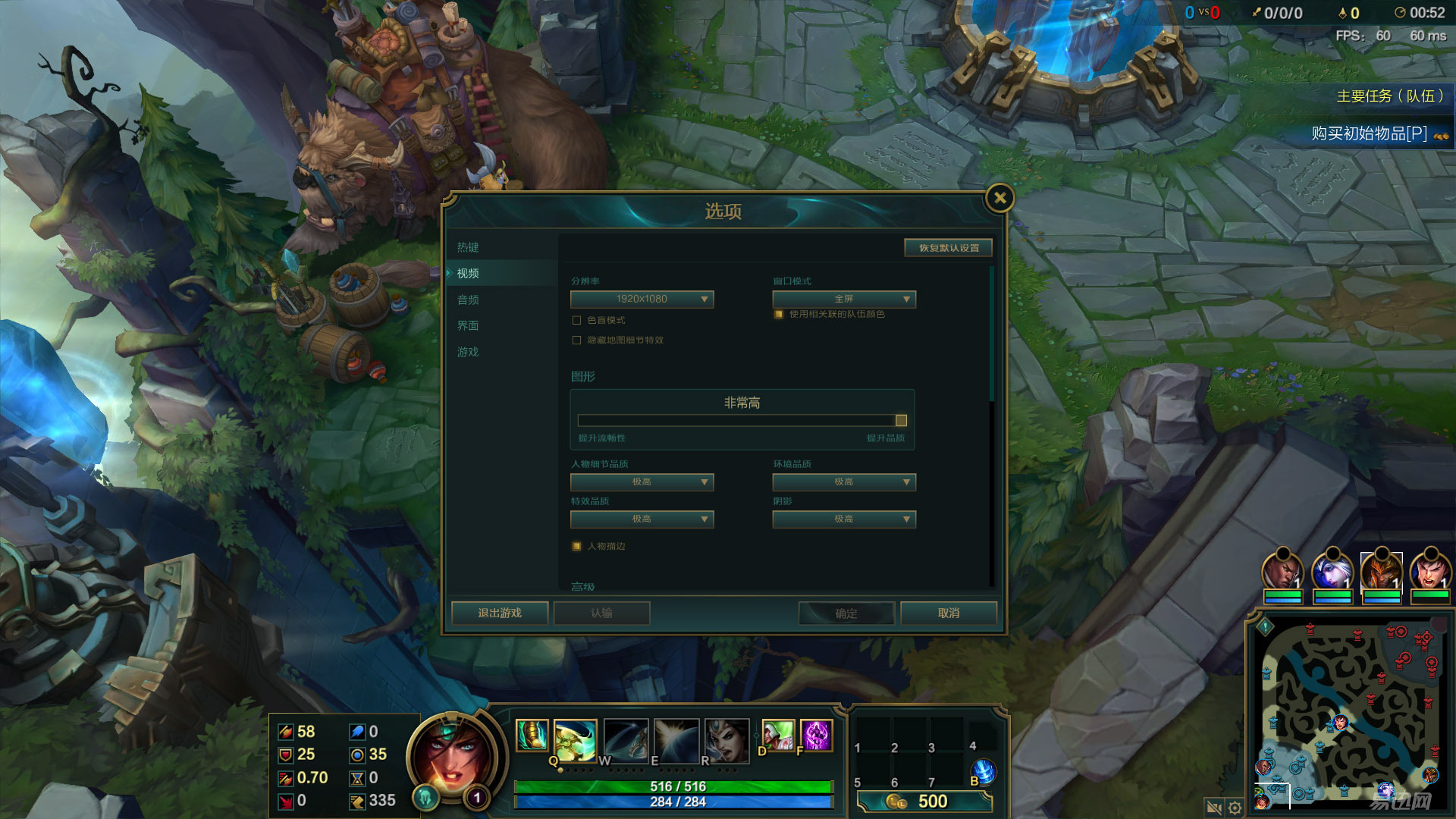The width and height of the screenshot is (1456, 819).
Task: Select the 界面 interface settings section
Action: [x=468, y=326]
